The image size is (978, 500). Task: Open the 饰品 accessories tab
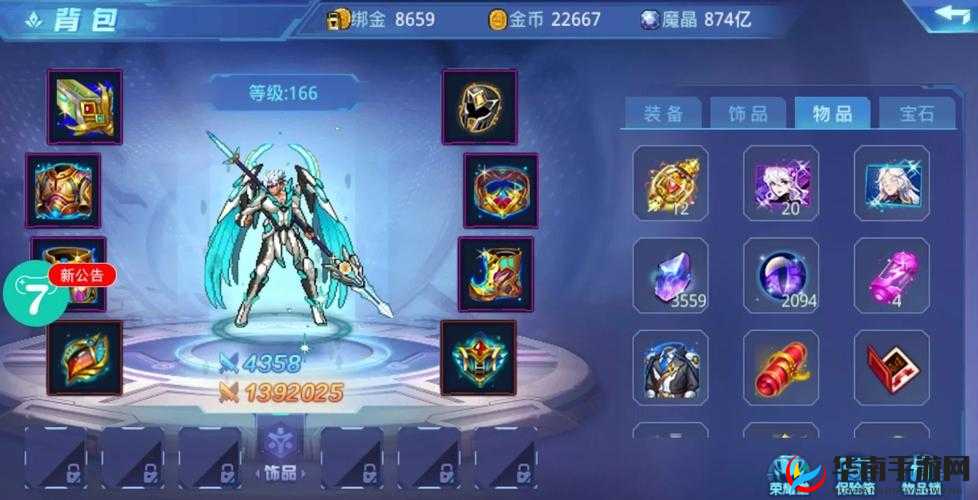(x=749, y=114)
